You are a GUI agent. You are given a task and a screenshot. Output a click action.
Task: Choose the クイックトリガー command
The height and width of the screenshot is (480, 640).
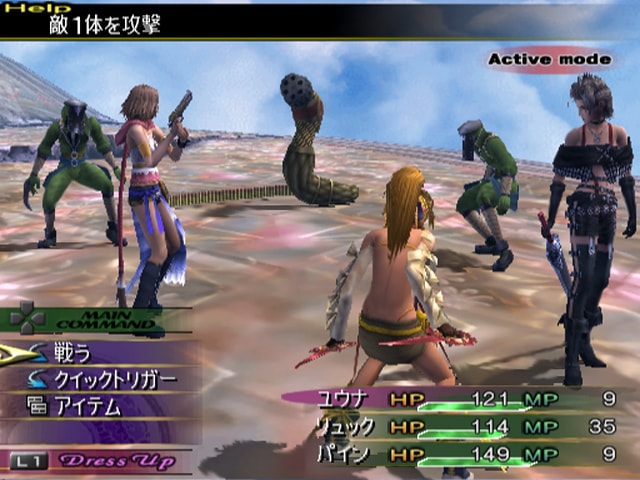(x=114, y=379)
